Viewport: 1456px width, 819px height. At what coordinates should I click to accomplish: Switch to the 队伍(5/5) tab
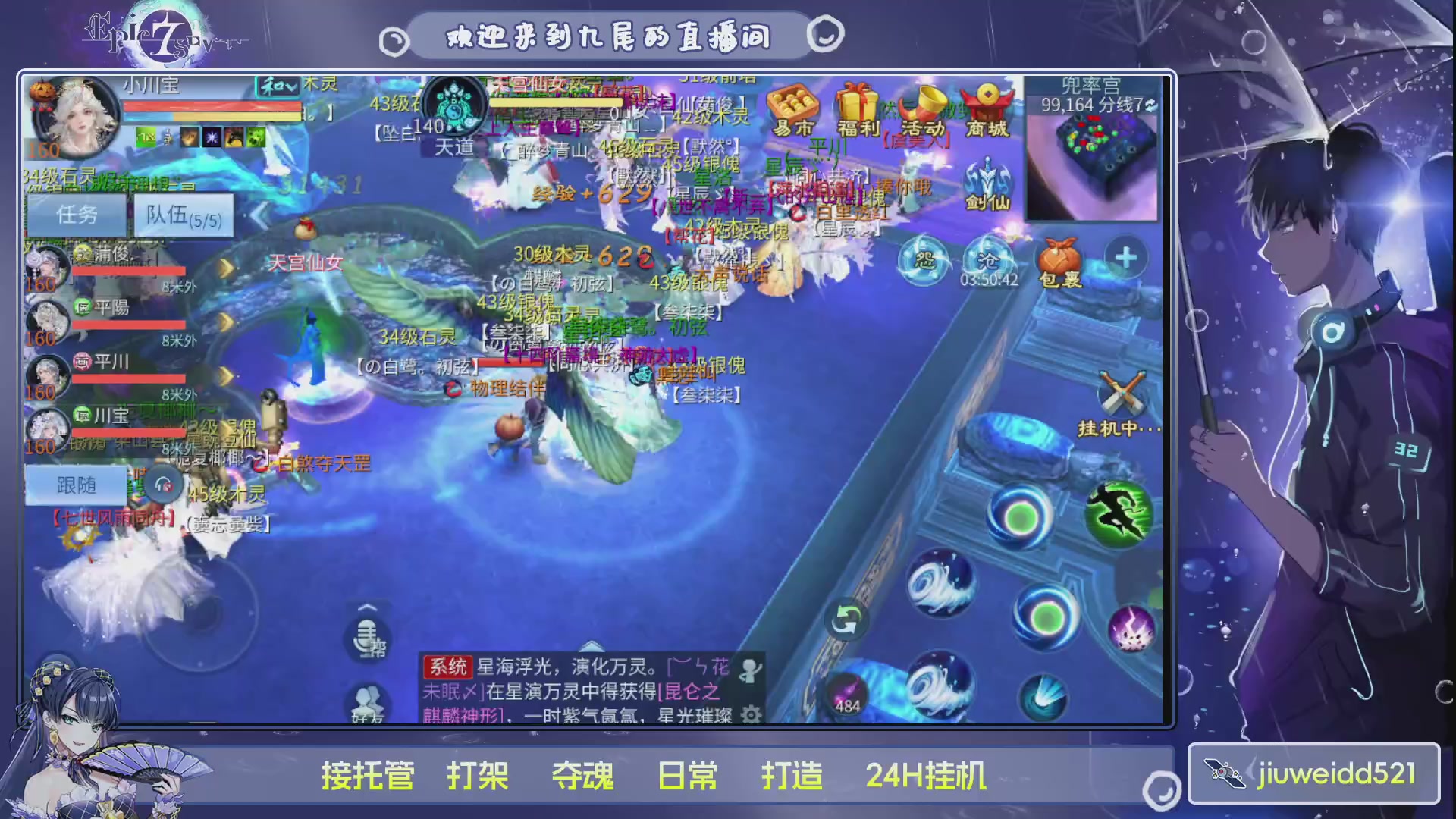(184, 215)
